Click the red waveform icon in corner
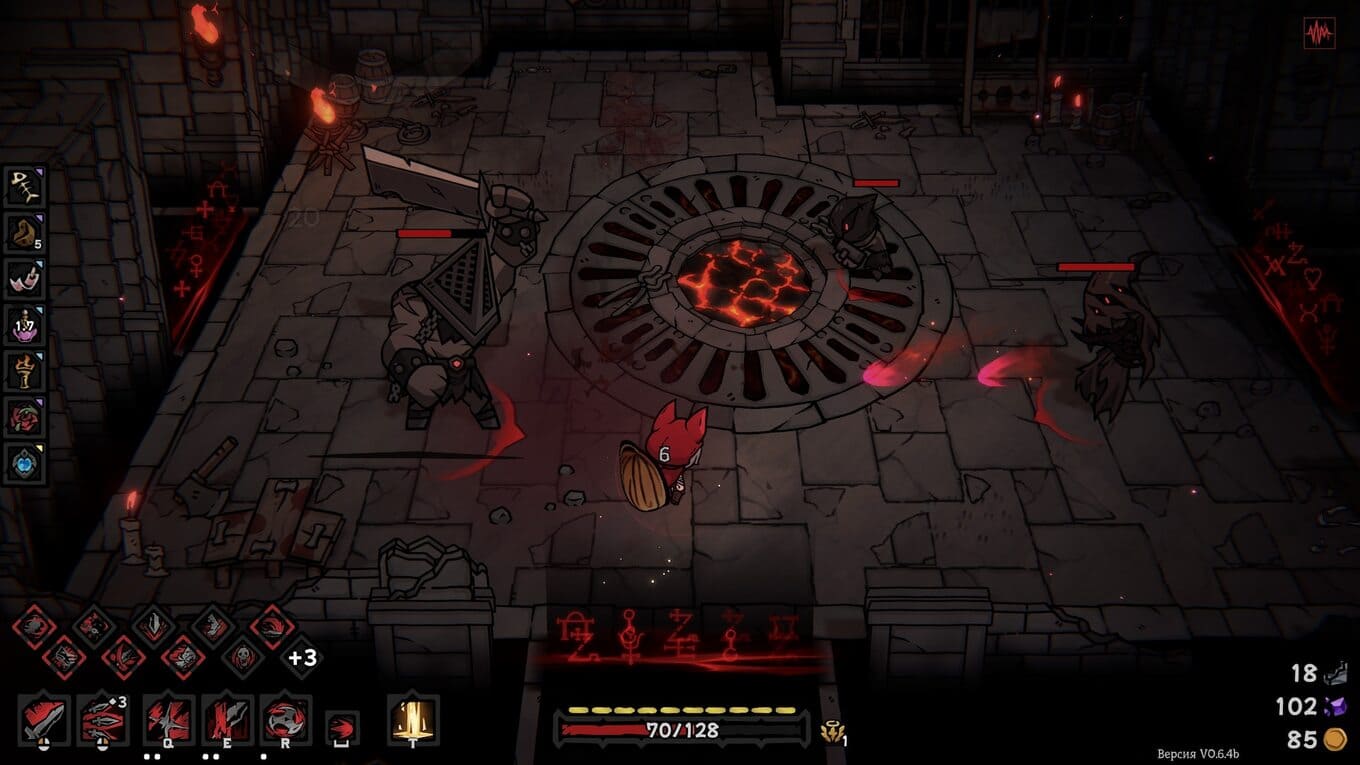The image size is (1360, 765). click(1319, 33)
